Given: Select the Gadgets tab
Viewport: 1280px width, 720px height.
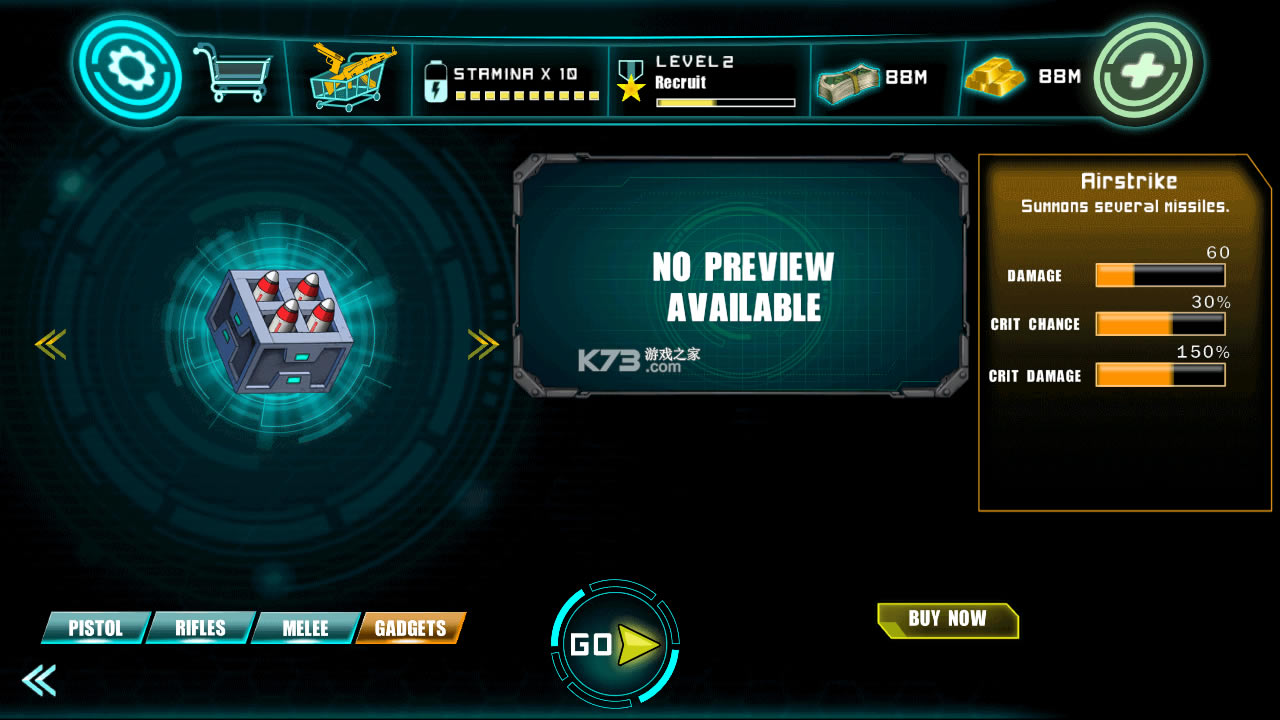Looking at the screenshot, I should [410, 628].
